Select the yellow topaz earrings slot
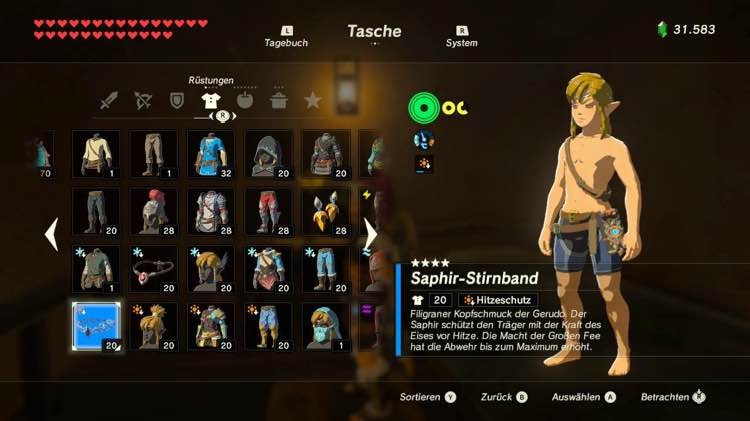This screenshot has height=421, width=750. pyautogui.click(x=326, y=212)
